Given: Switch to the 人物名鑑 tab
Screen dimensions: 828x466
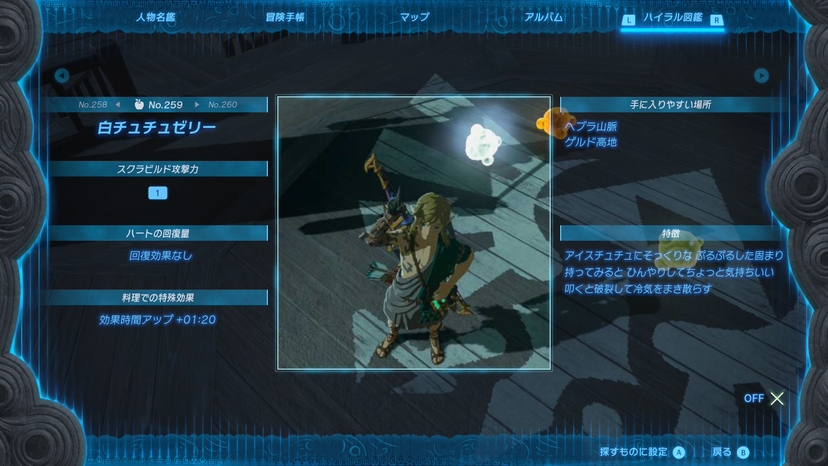Looking at the screenshot, I should tap(156, 18).
